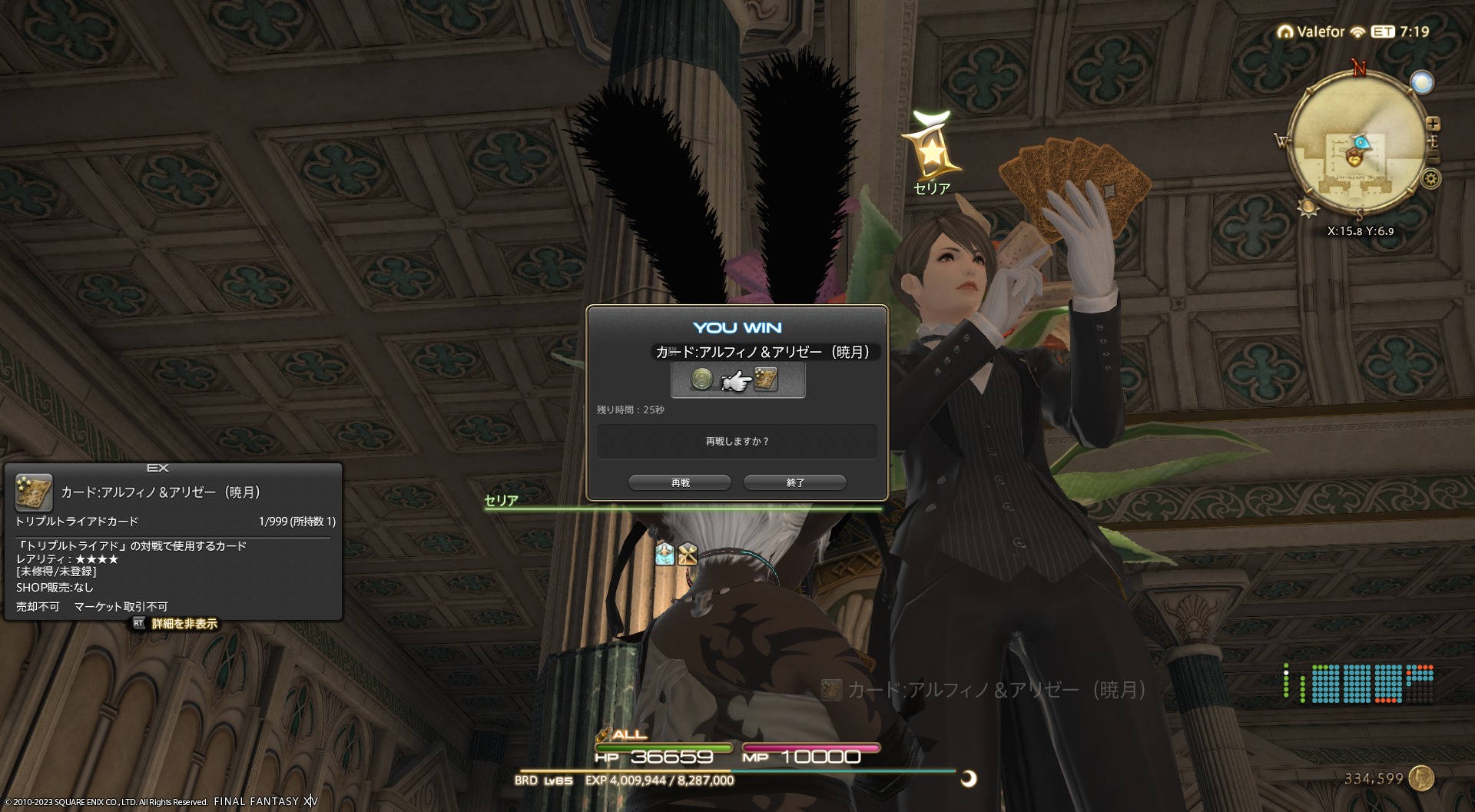1475x812 pixels.
Task: Select the card icon in the item tooltip
Action: (34, 492)
